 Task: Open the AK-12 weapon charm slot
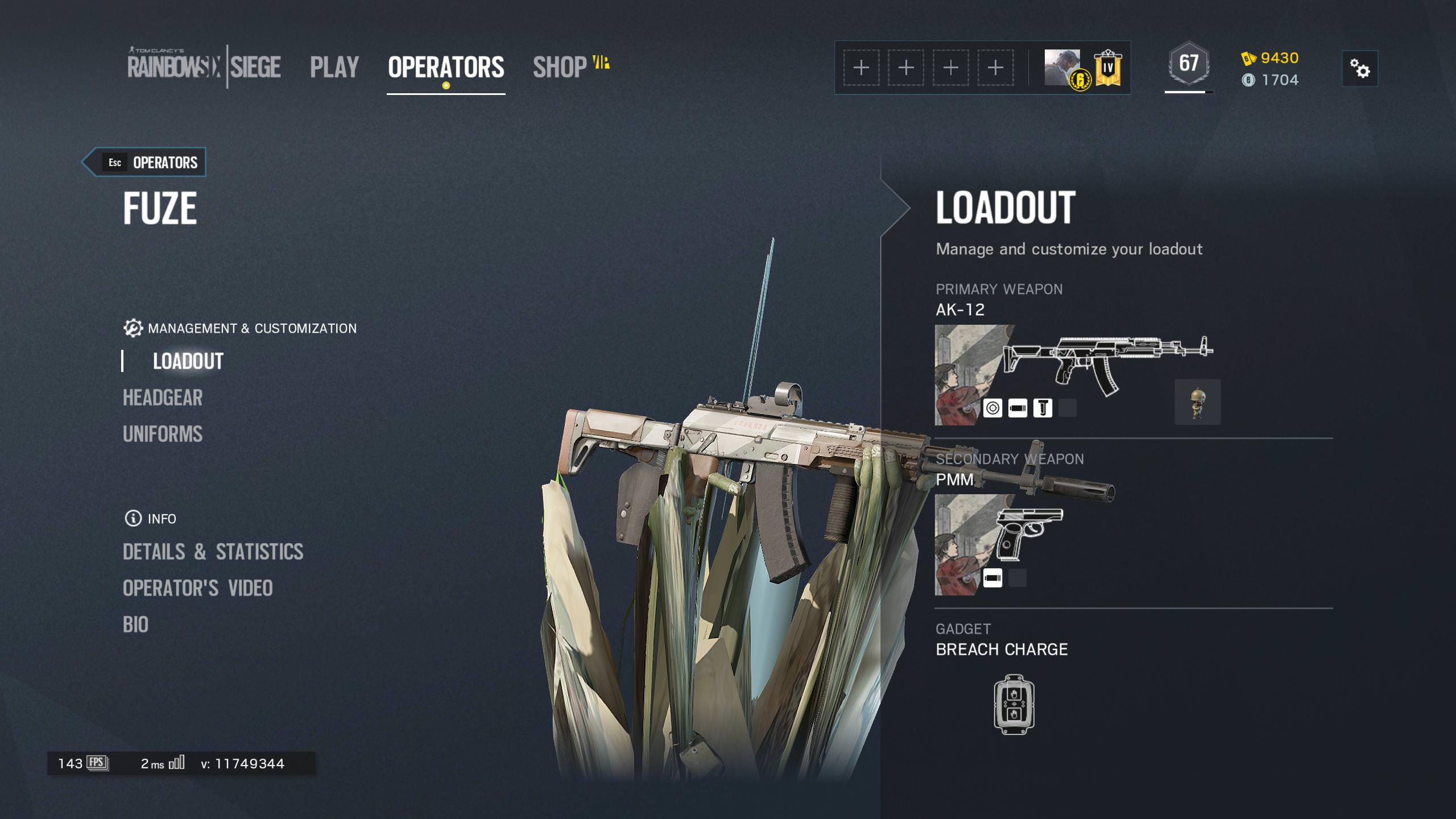pos(1197,402)
